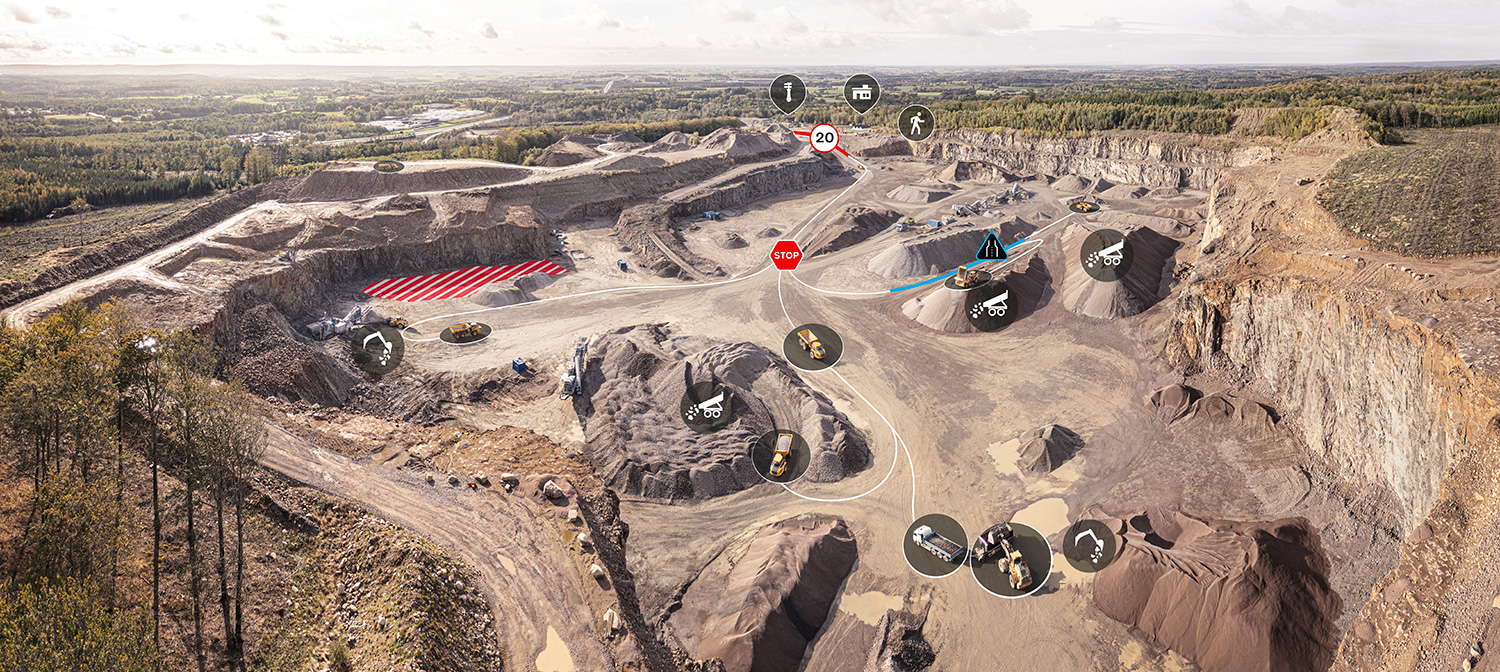The image size is (1500, 672).
Task: Select the 20 speed limit sign
Action: point(824,138)
